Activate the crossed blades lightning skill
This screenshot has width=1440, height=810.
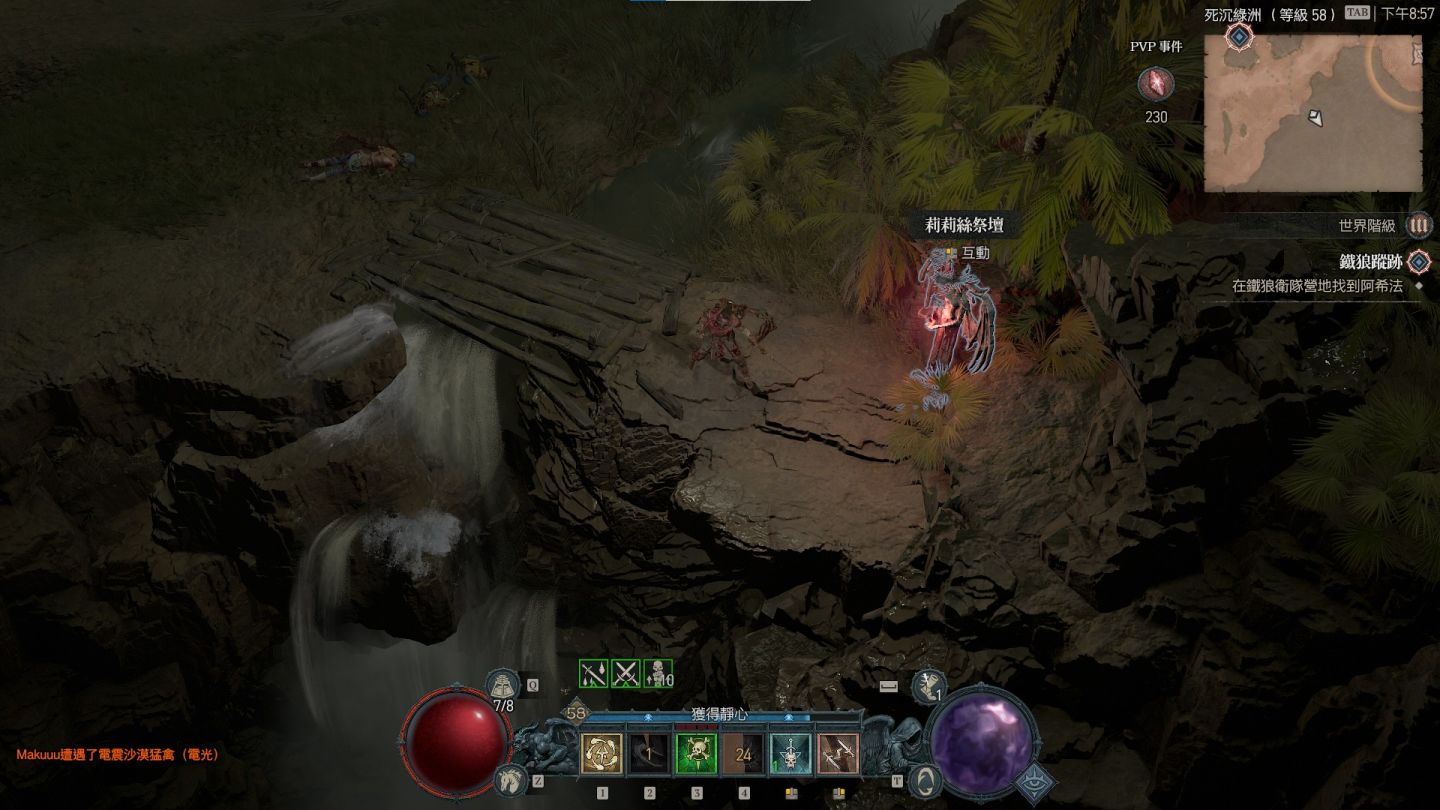(837, 754)
